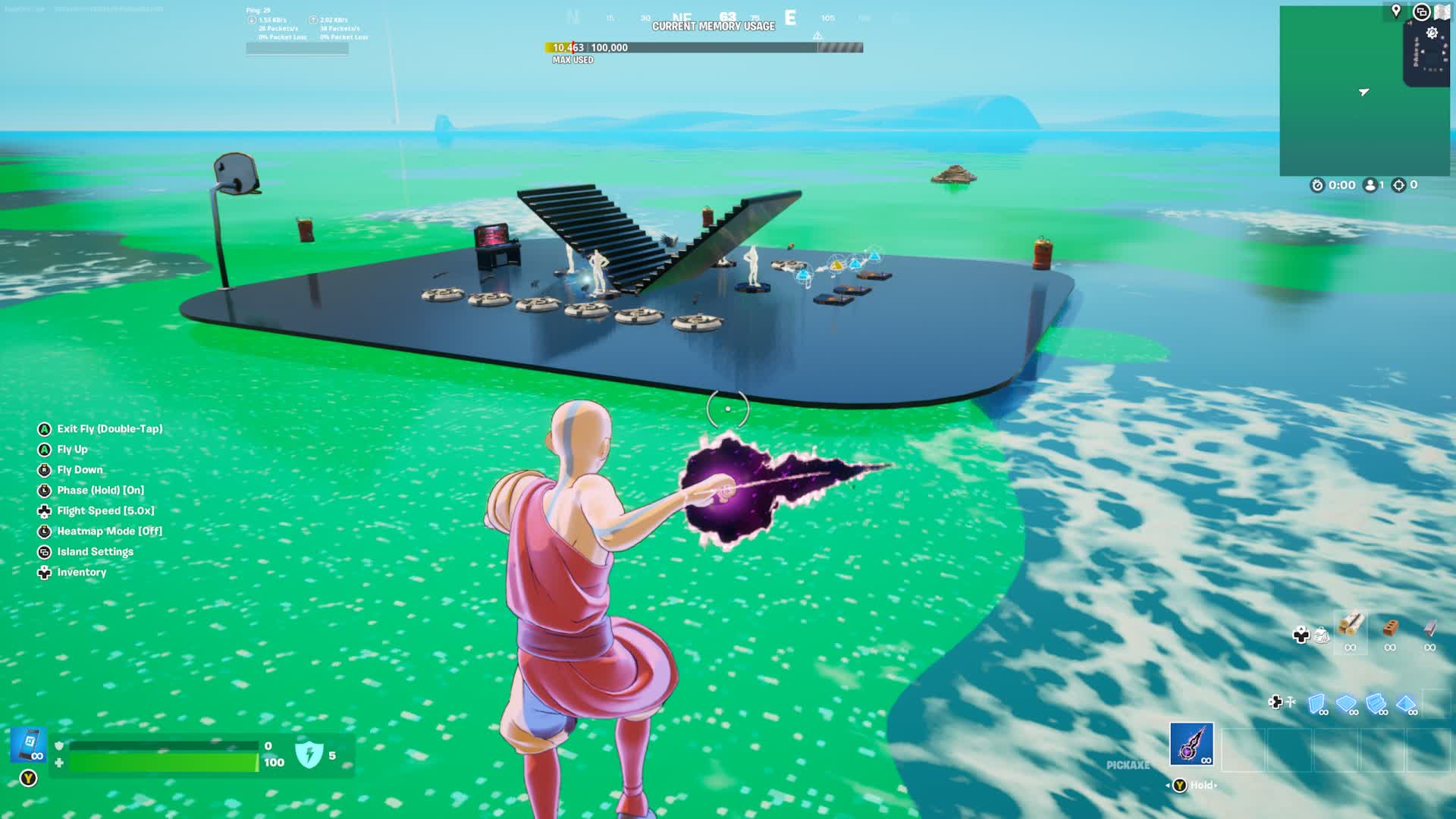The height and width of the screenshot is (819, 1456).
Task: Pick the metal building material
Action: (x=1430, y=628)
